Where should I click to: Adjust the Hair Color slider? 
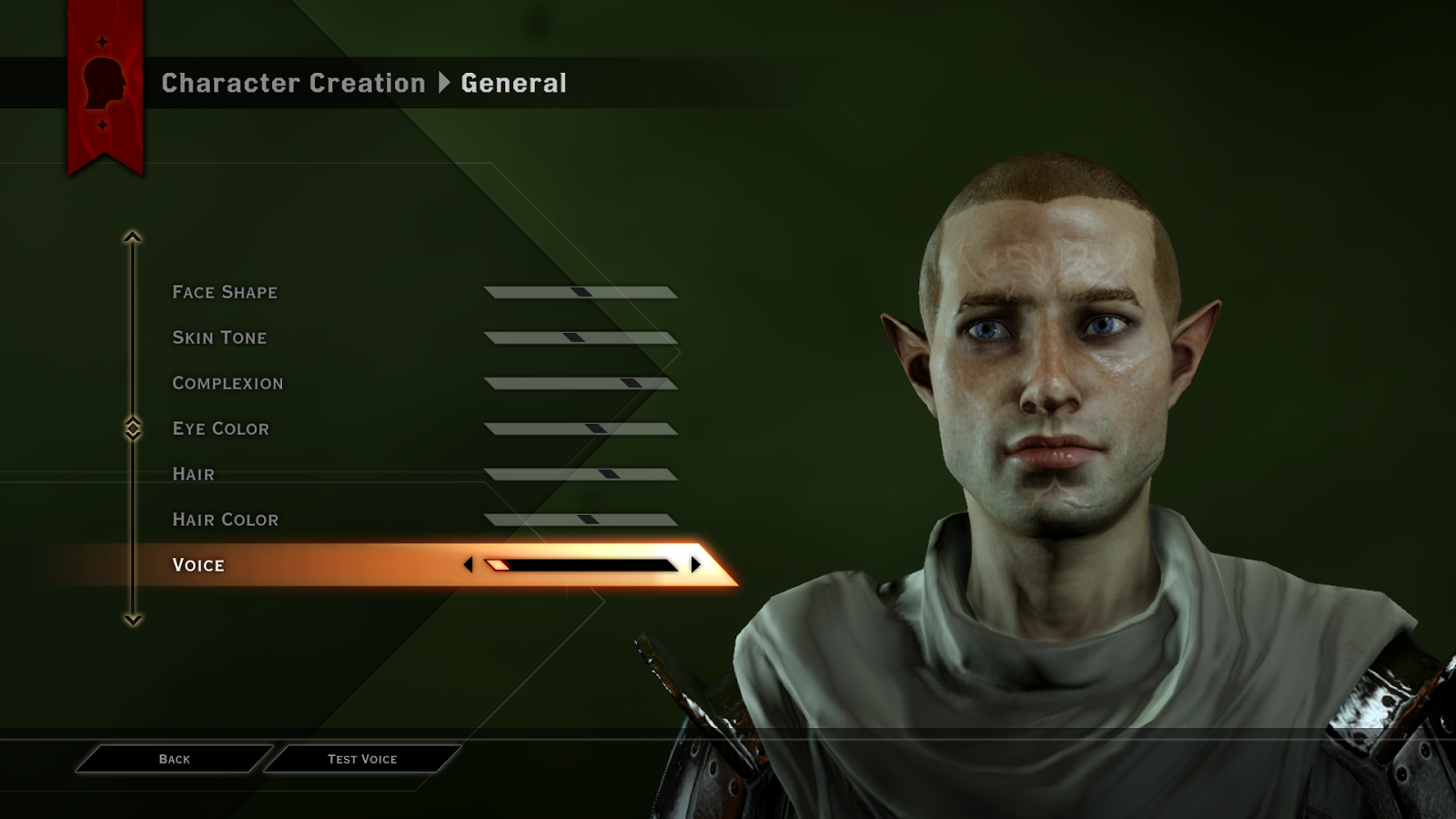580,519
